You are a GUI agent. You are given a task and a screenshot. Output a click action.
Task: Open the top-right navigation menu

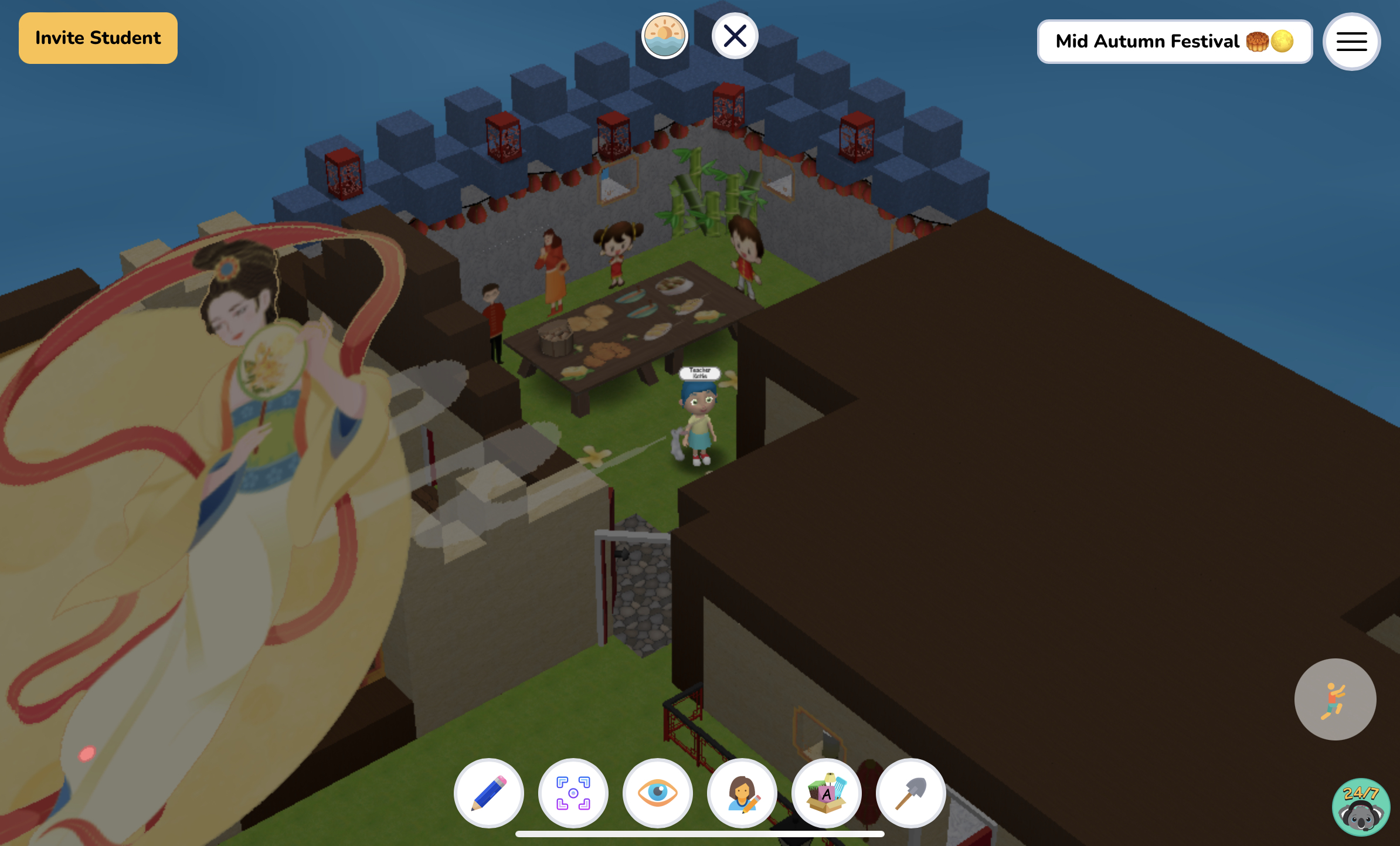point(1351,41)
